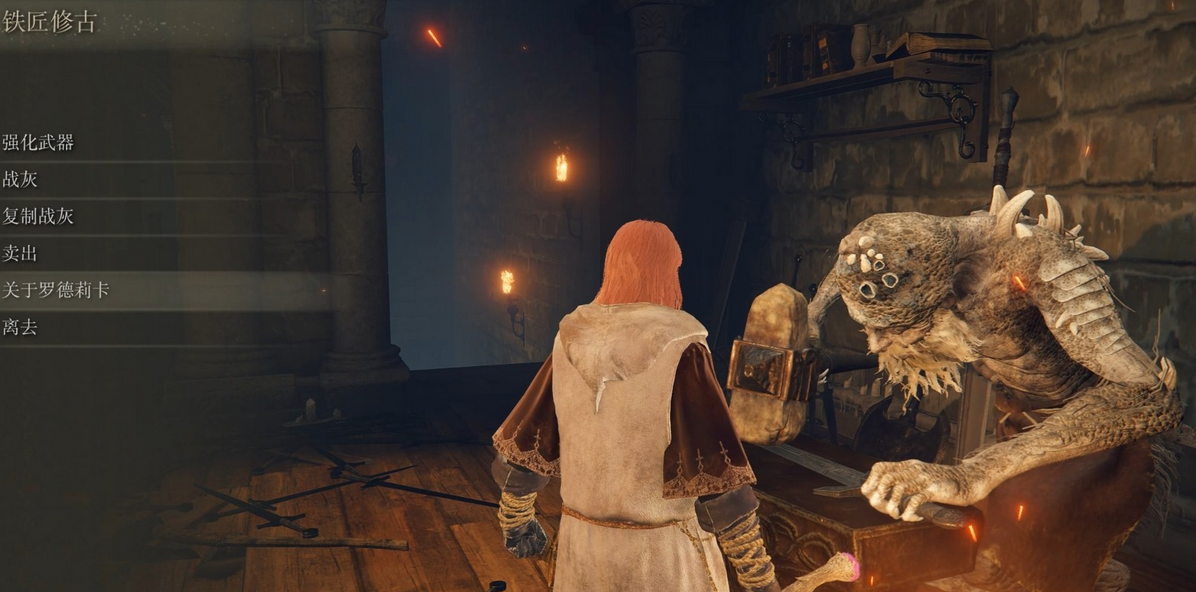The image size is (1196, 592).
Task: Select 强化武器 to upgrade weapons
Action: pyautogui.click(x=40, y=143)
